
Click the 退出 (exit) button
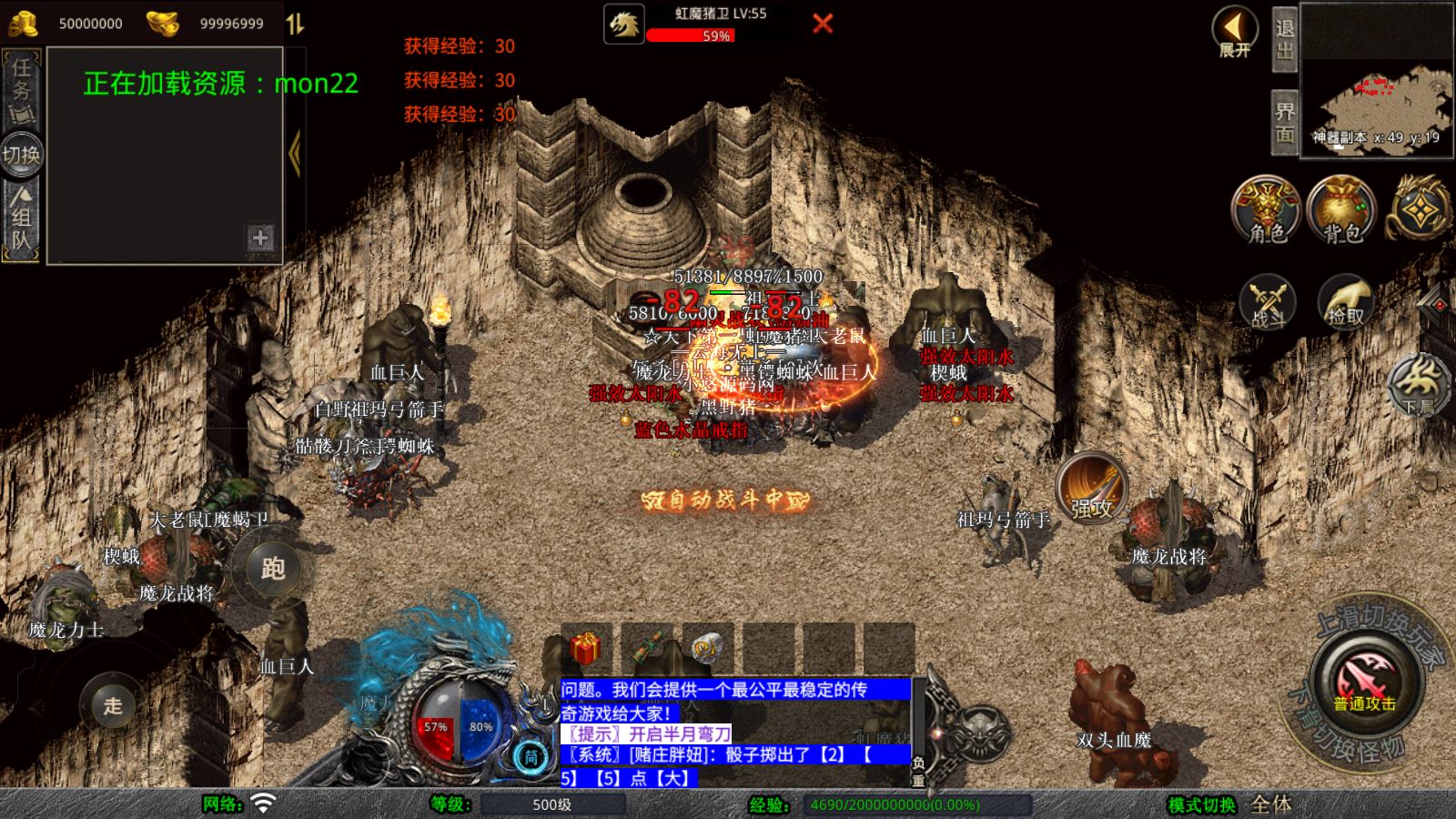coord(1284,40)
